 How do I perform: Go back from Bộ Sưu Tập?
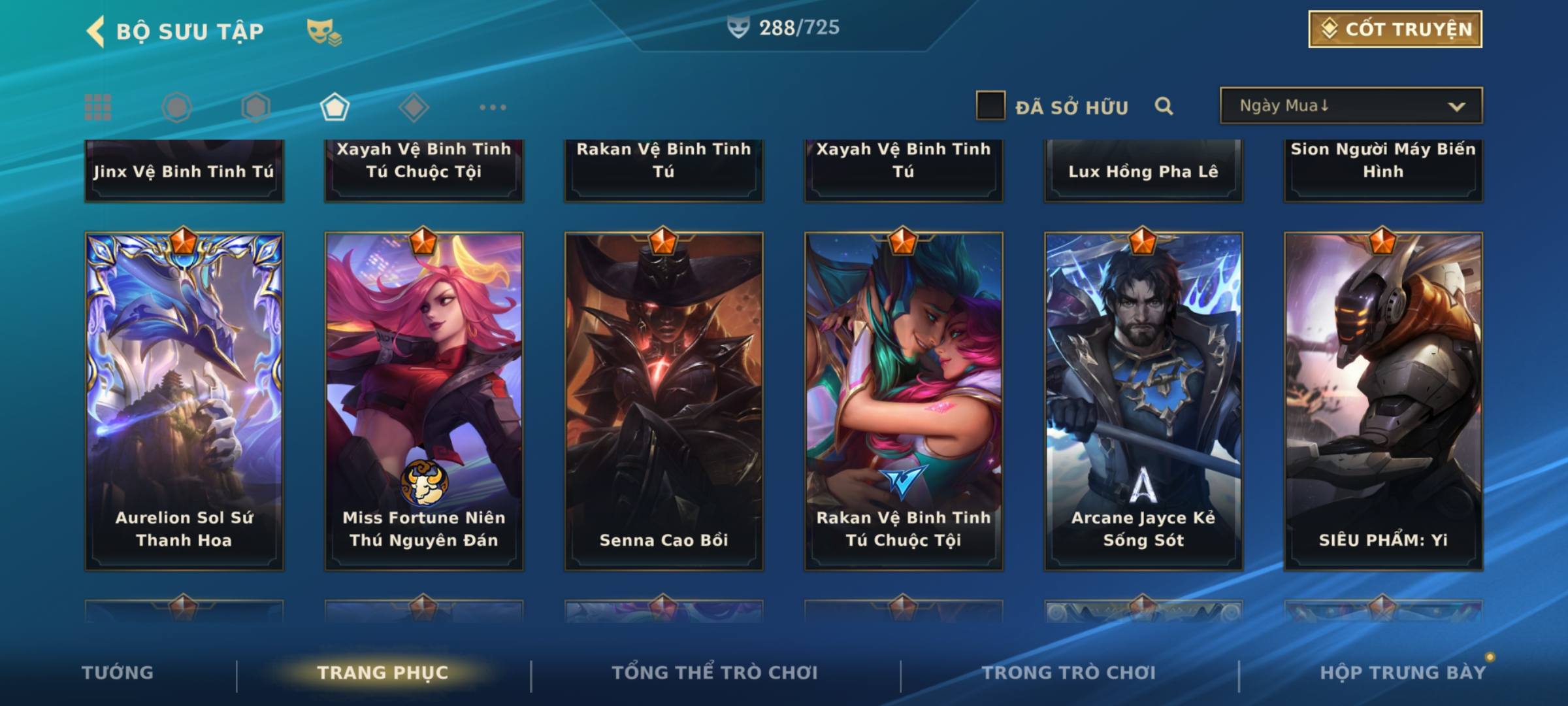(96, 31)
